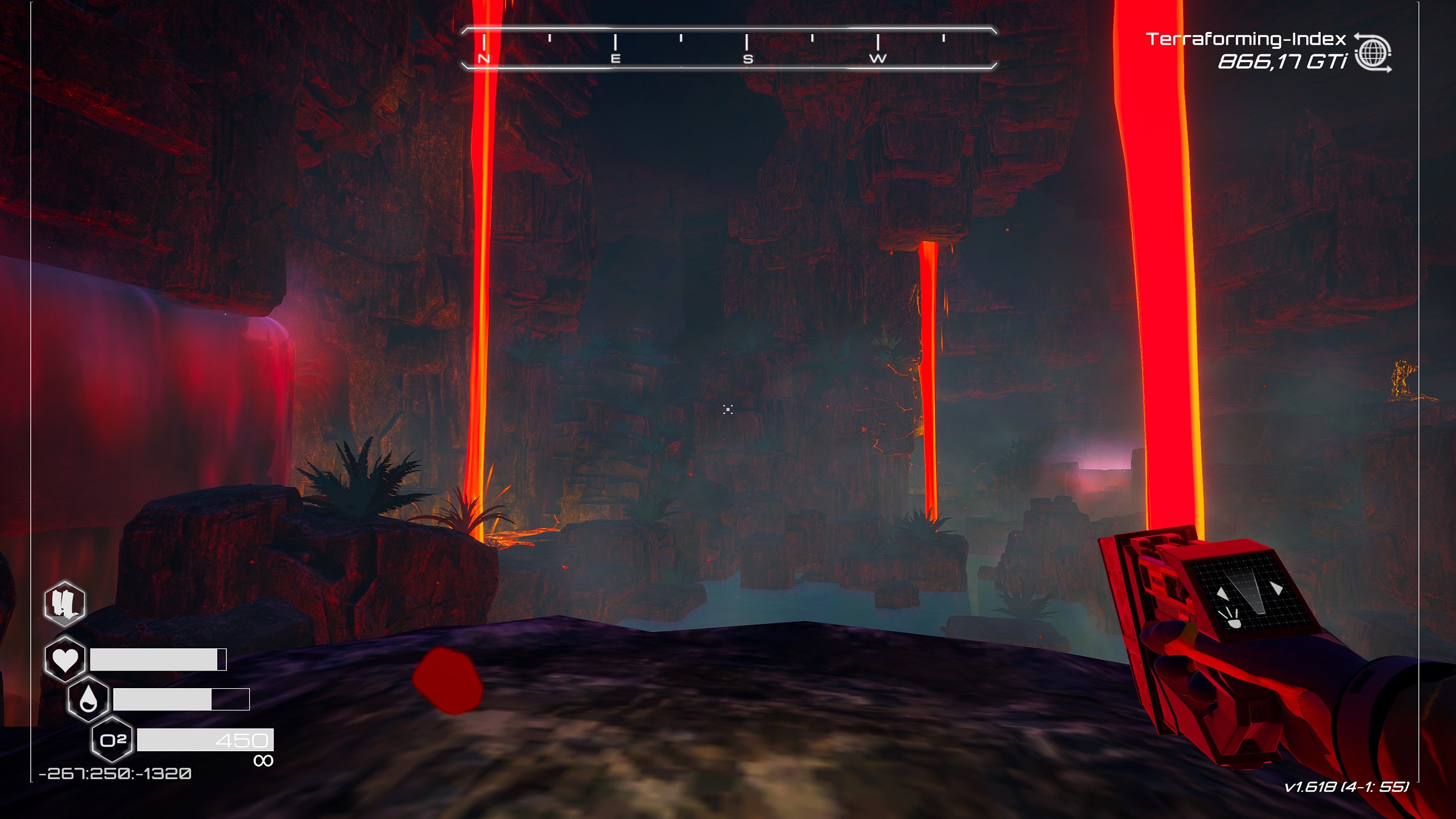Click the Terraforming-Index globe icon
Image resolution: width=1456 pixels, height=819 pixels.
click(1372, 53)
